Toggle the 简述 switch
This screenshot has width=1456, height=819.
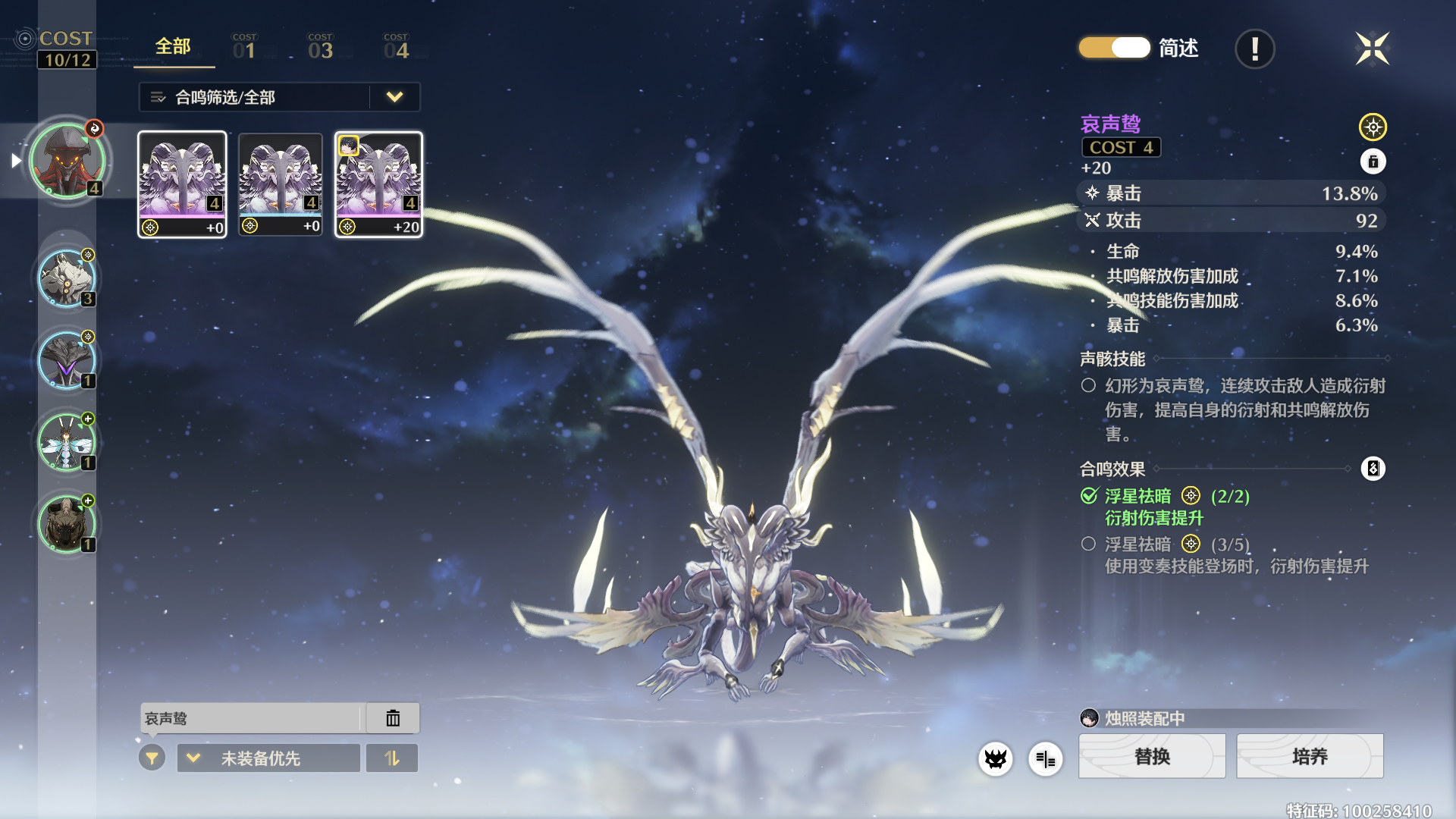click(1114, 48)
